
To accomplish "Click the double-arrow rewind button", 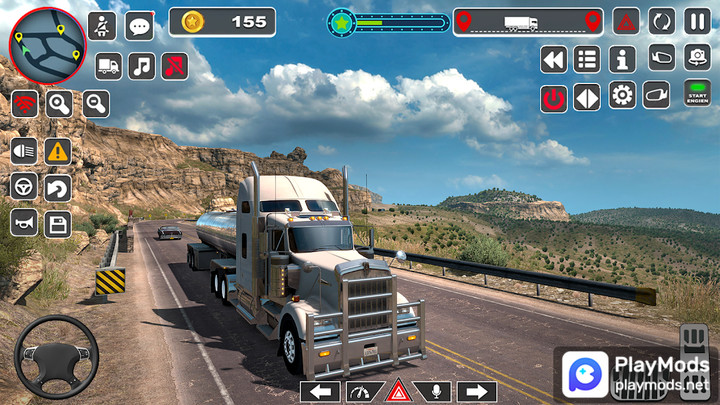I will coord(553,59).
